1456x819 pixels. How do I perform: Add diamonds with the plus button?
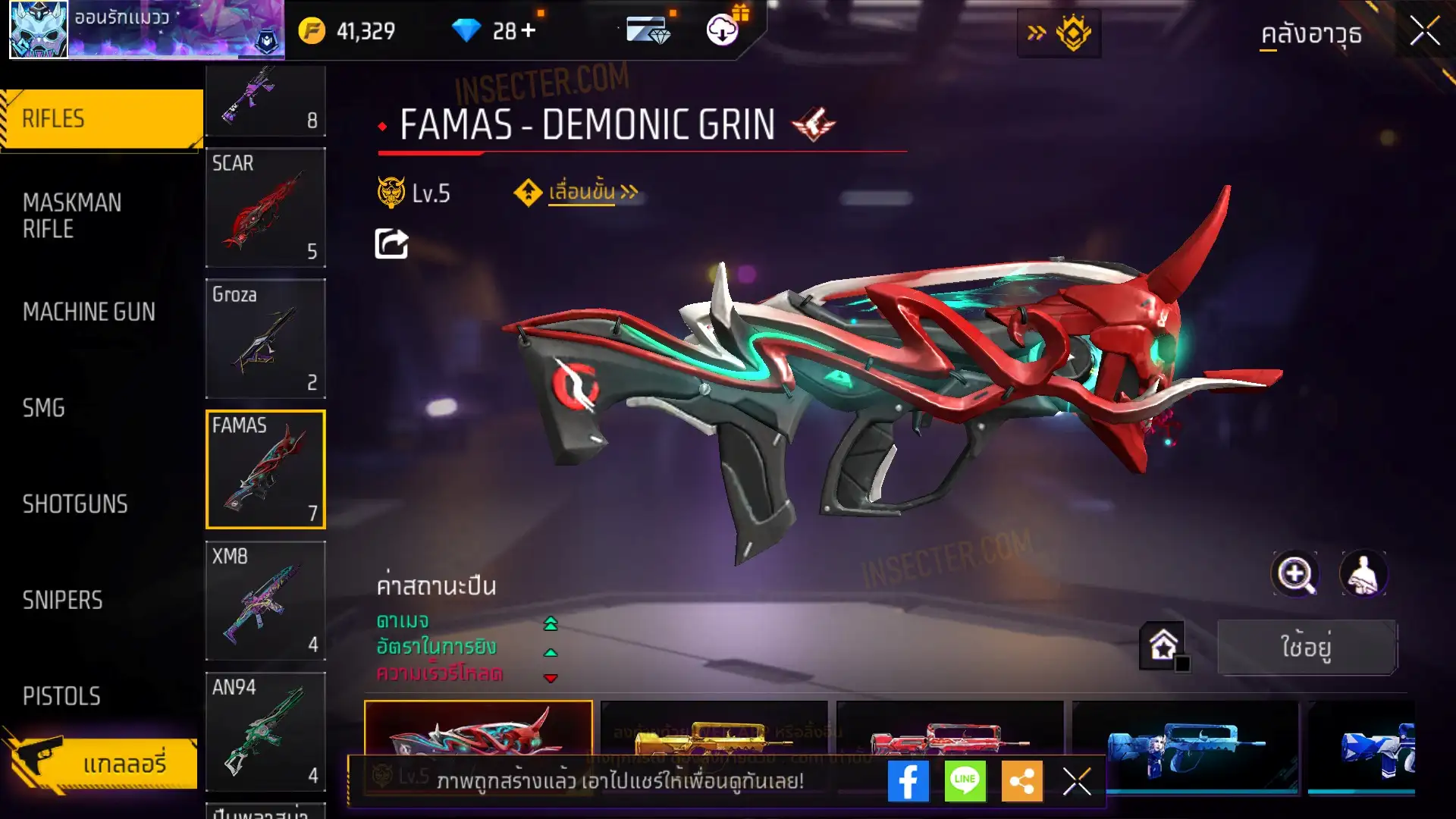pyautogui.click(x=529, y=31)
